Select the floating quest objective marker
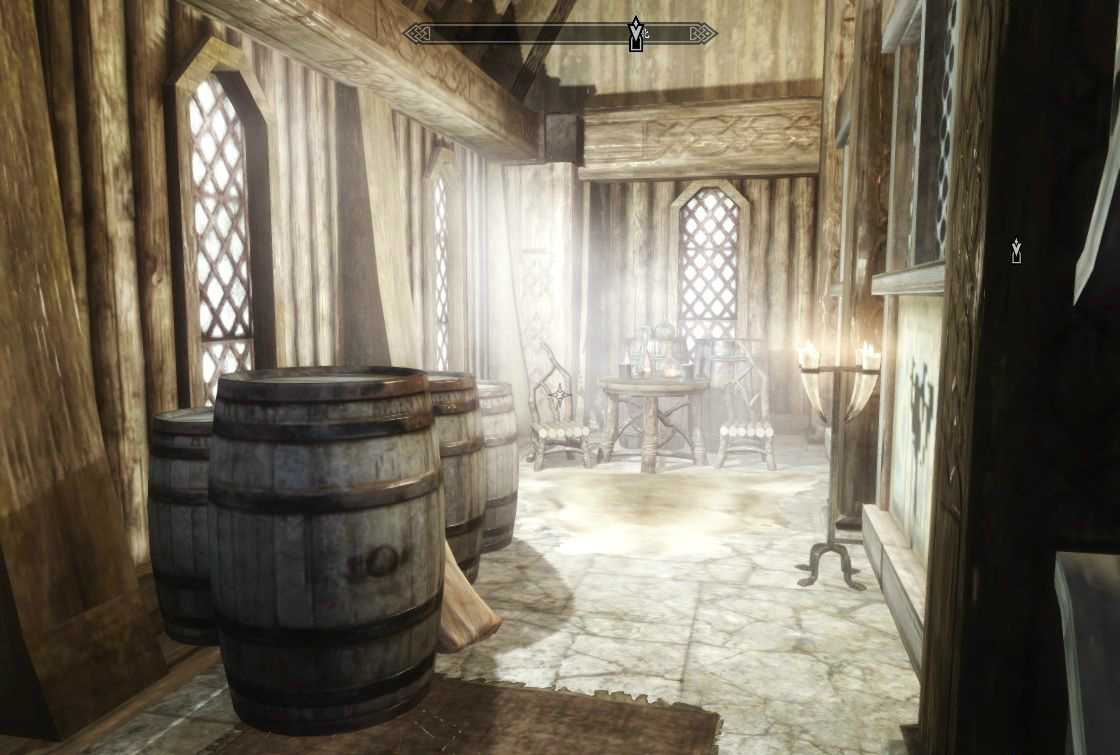The image size is (1120, 755). (1016, 250)
